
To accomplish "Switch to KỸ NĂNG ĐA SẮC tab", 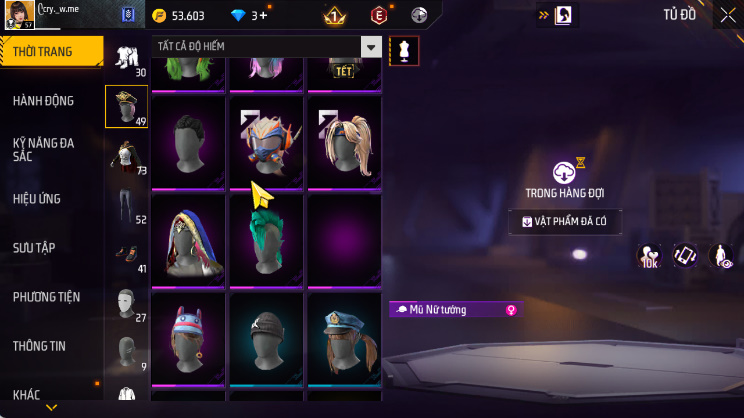I will [x=43, y=150].
